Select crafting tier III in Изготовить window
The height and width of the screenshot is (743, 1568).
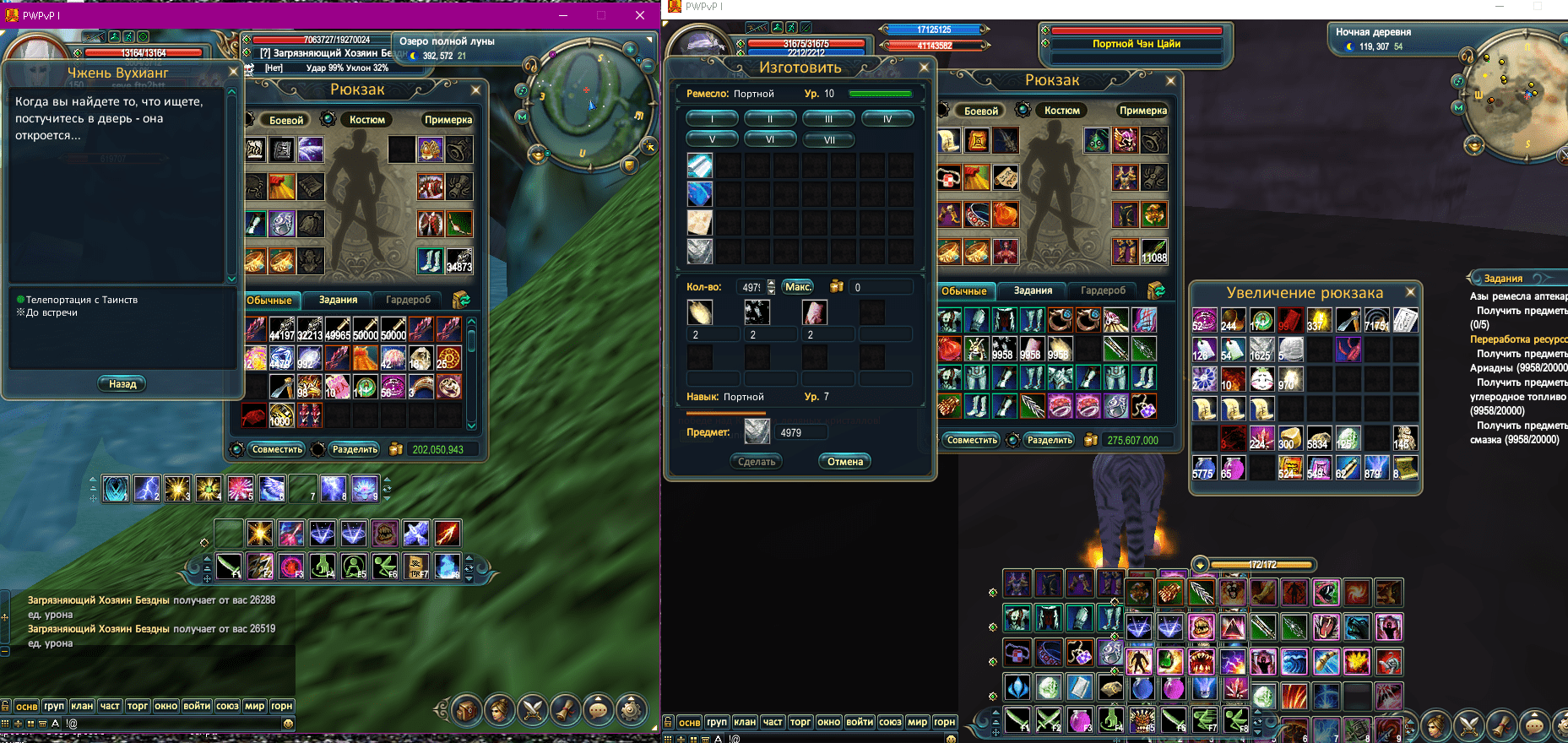[x=828, y=118]
